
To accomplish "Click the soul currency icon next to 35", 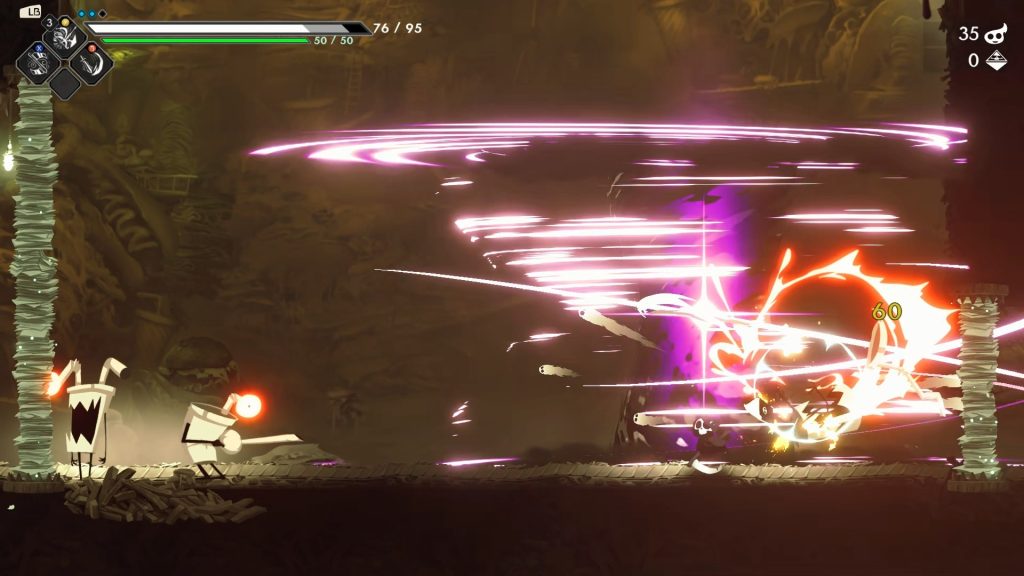I will click(996, 34).
